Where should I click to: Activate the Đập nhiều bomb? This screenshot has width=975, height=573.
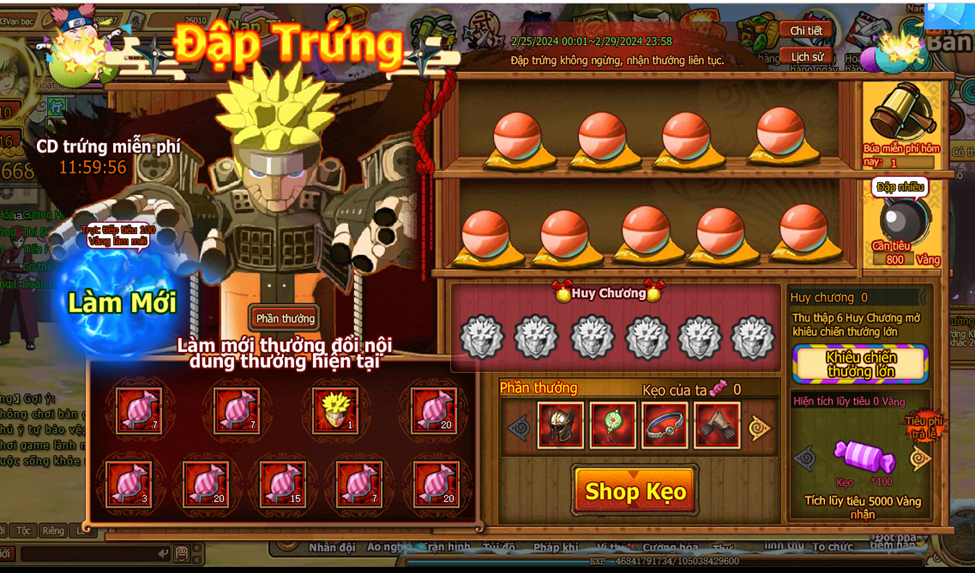coord(900,217)
